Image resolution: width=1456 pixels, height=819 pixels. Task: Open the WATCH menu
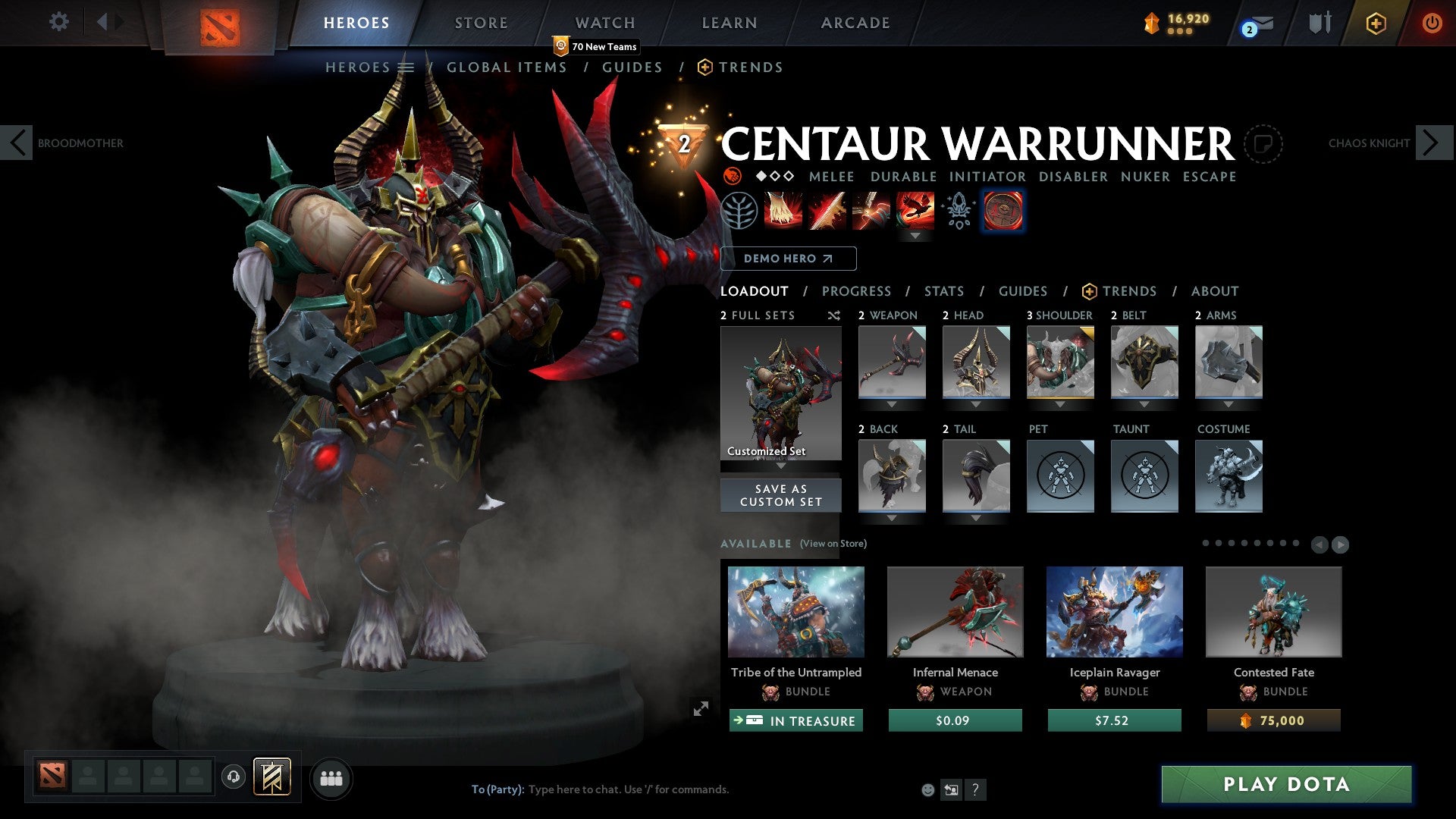click(x=605, y=23)
